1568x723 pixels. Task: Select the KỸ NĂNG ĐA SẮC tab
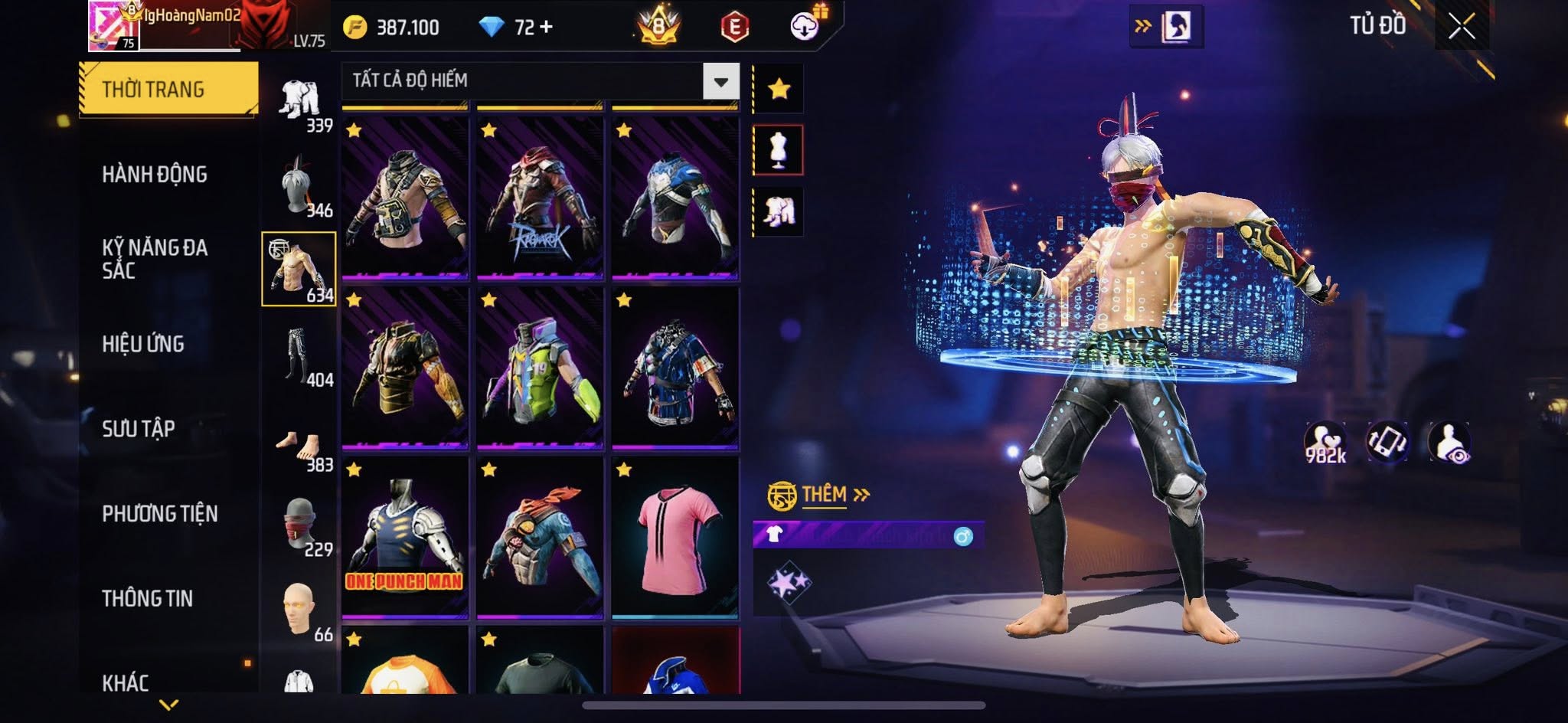pyautogui.click(x=155, y=259)
